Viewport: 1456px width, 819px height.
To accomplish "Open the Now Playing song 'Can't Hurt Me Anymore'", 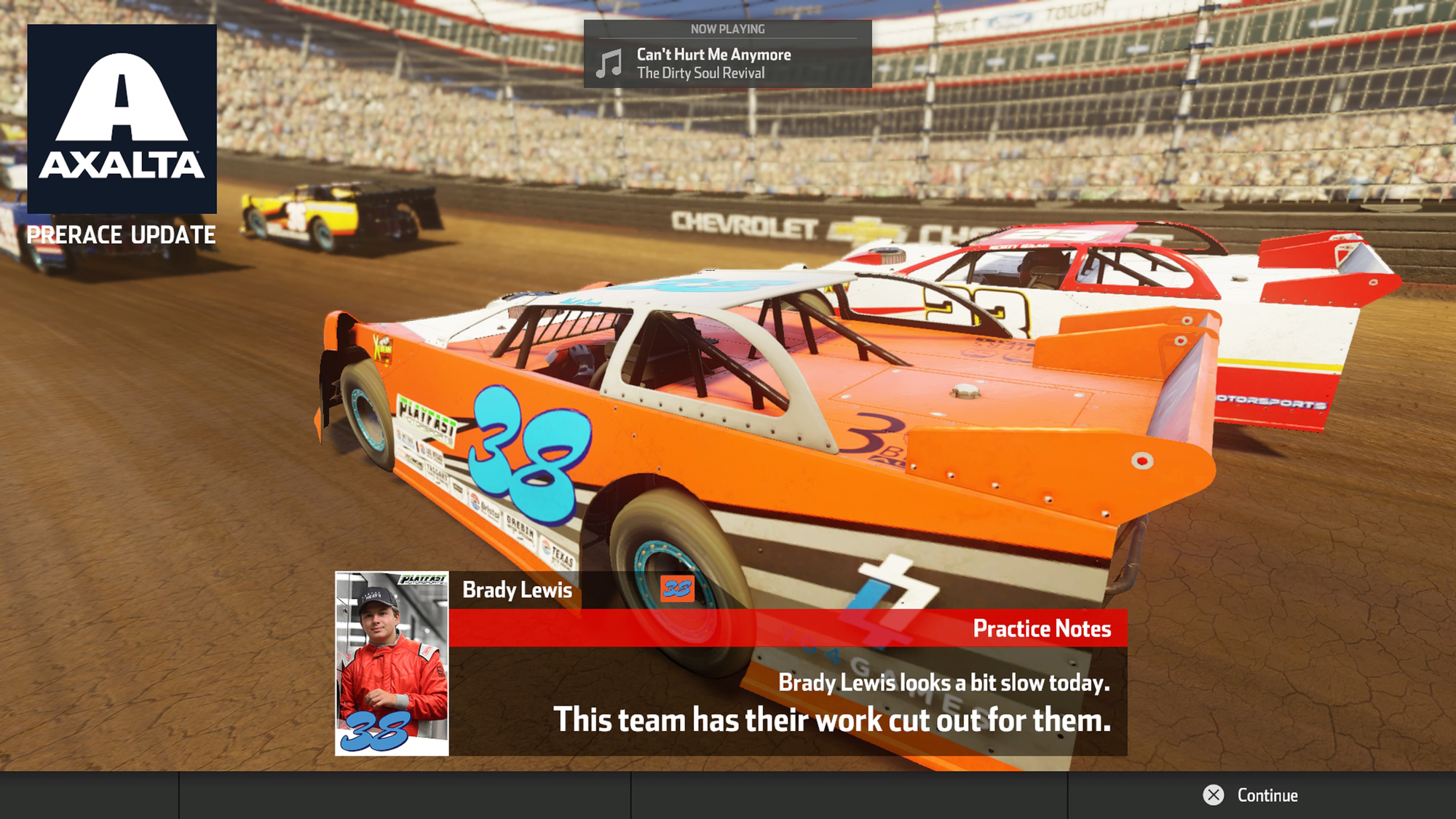I will [x=713, y=54].
